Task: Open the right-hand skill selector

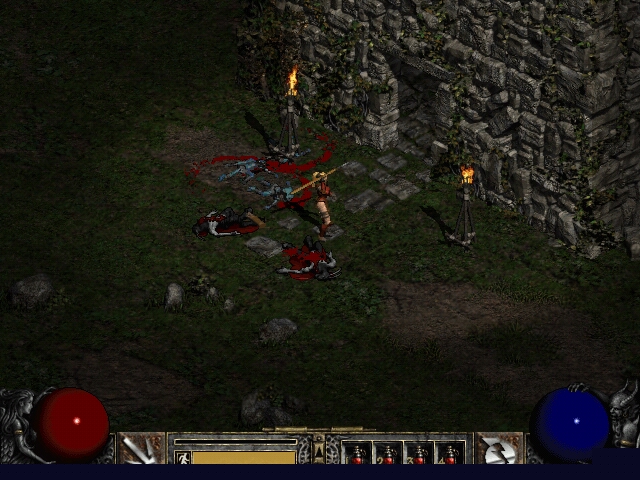Action: click(498, 449)
